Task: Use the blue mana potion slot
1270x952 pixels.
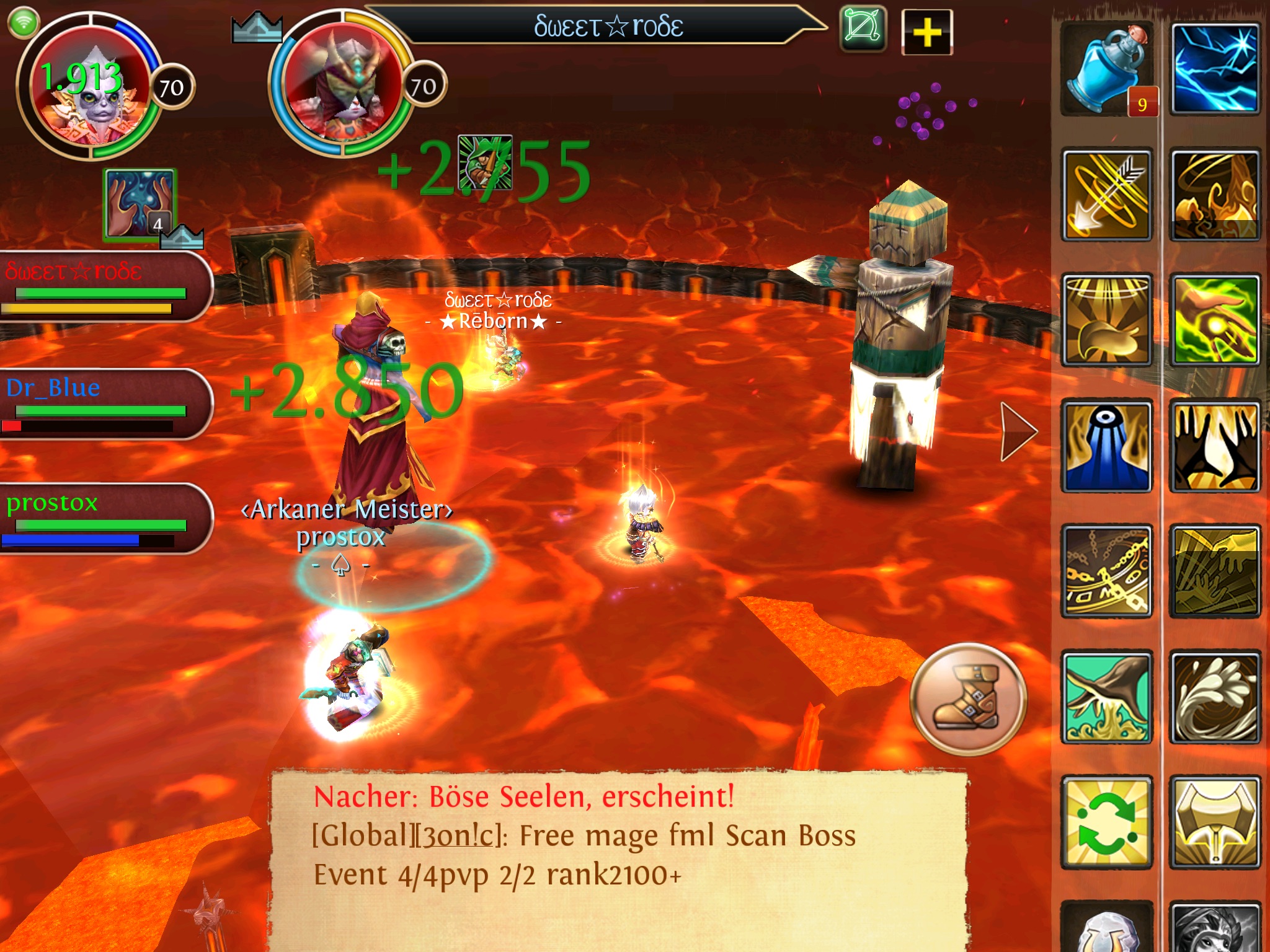Action: [x=1108, y=69]
